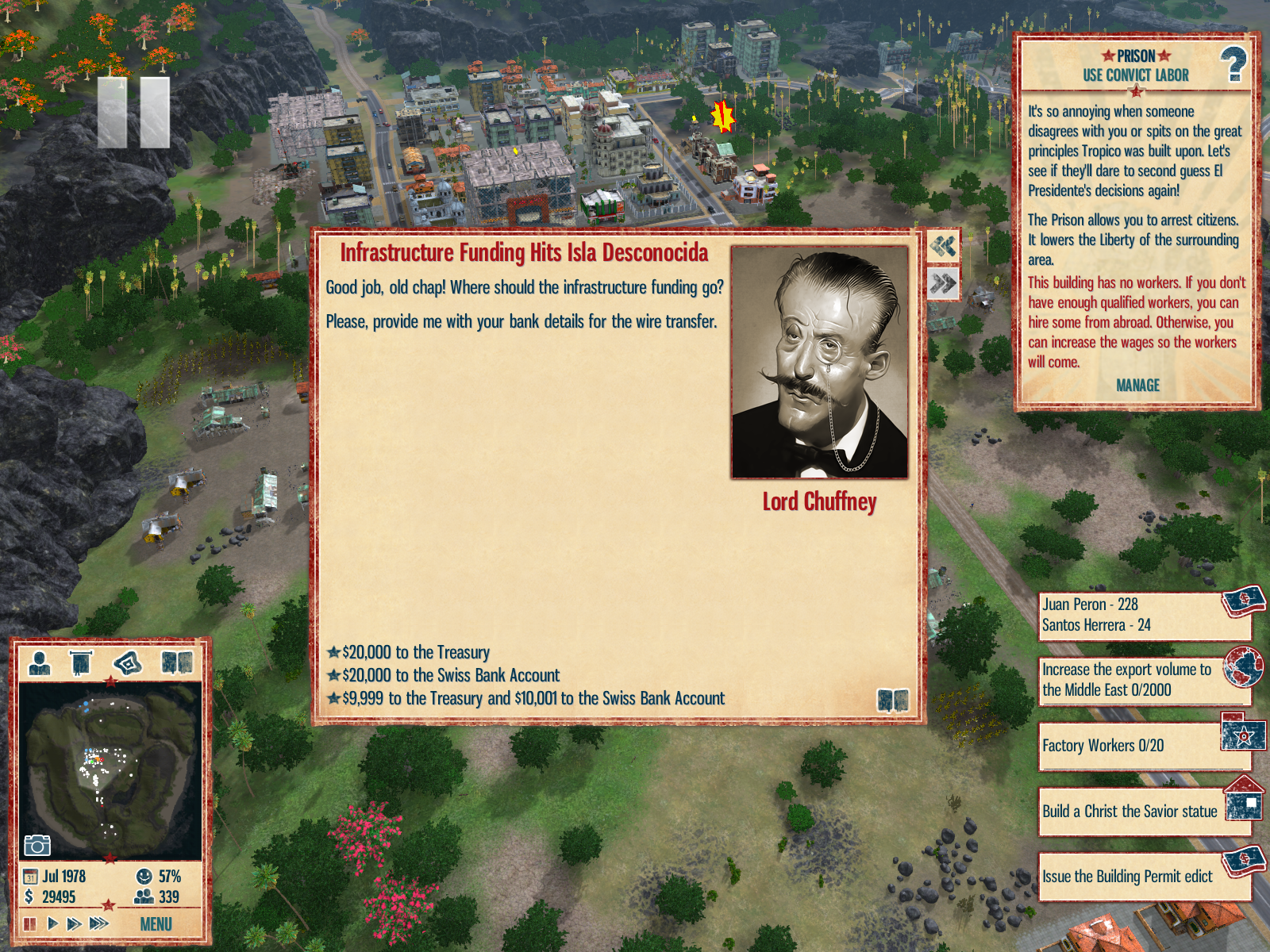Open the Prison help question mark

[x=1233, y=64]
